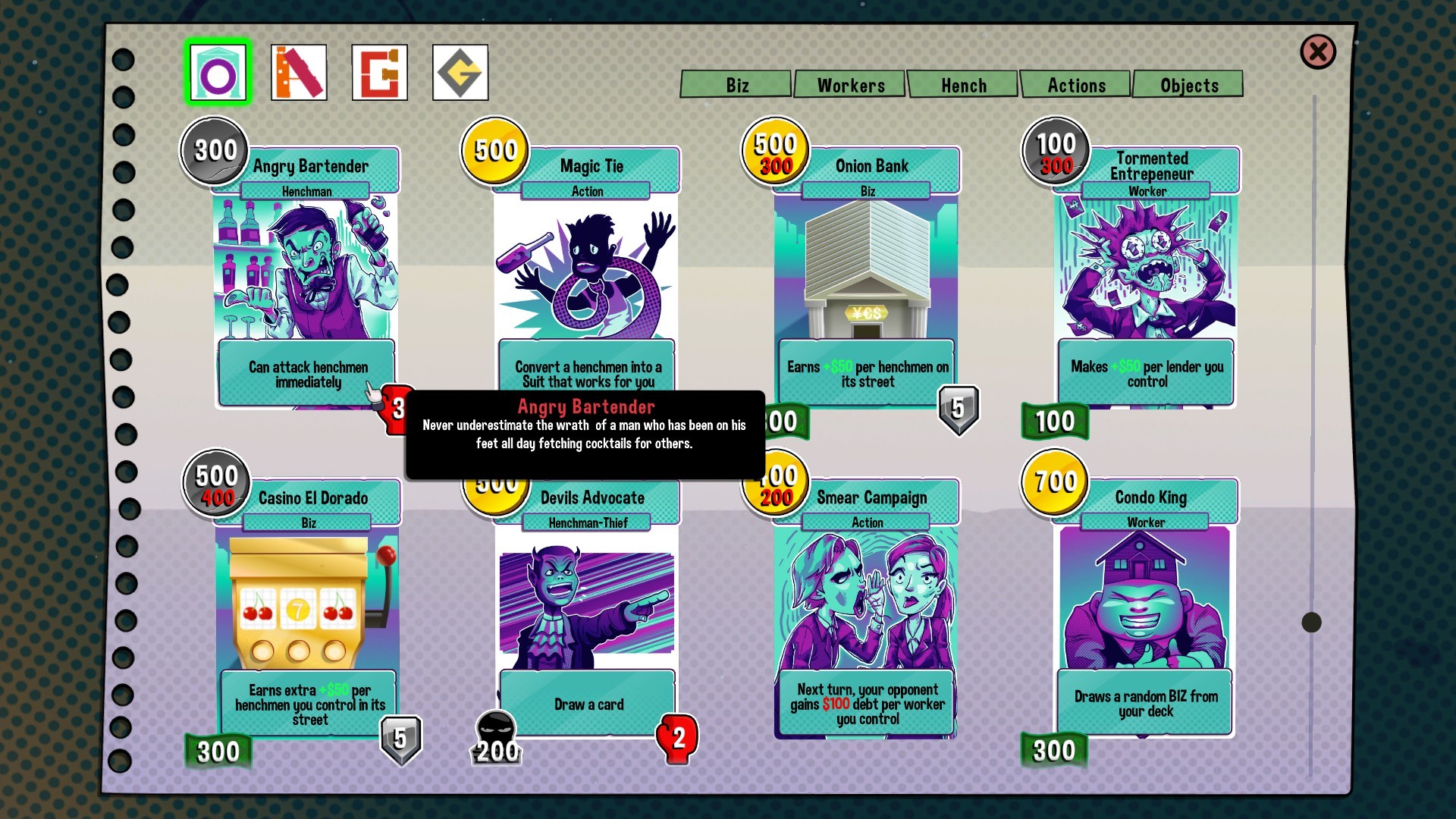Image resolution: width=1456 pixels, height=819 pixels.
Task: Toggle the orange letter A faction filter
Action: [x=299, y=72]
